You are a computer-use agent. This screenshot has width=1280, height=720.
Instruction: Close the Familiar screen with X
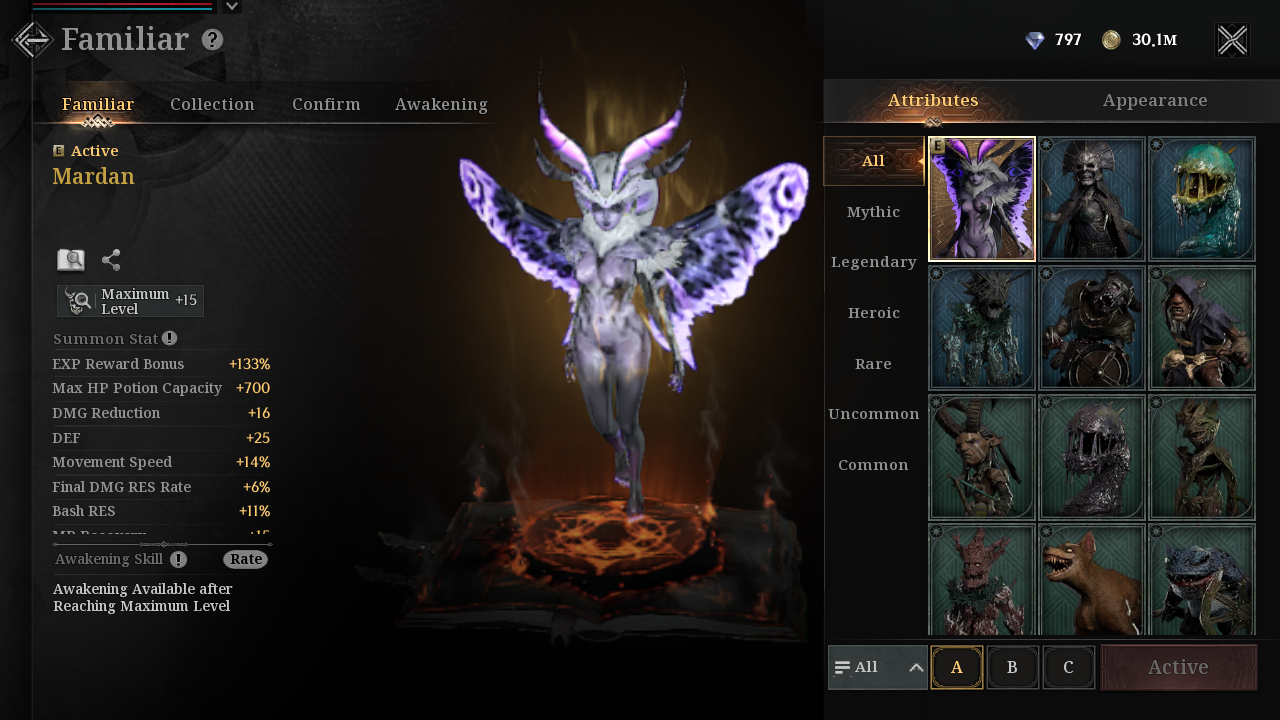click(x=1232, y=40)
